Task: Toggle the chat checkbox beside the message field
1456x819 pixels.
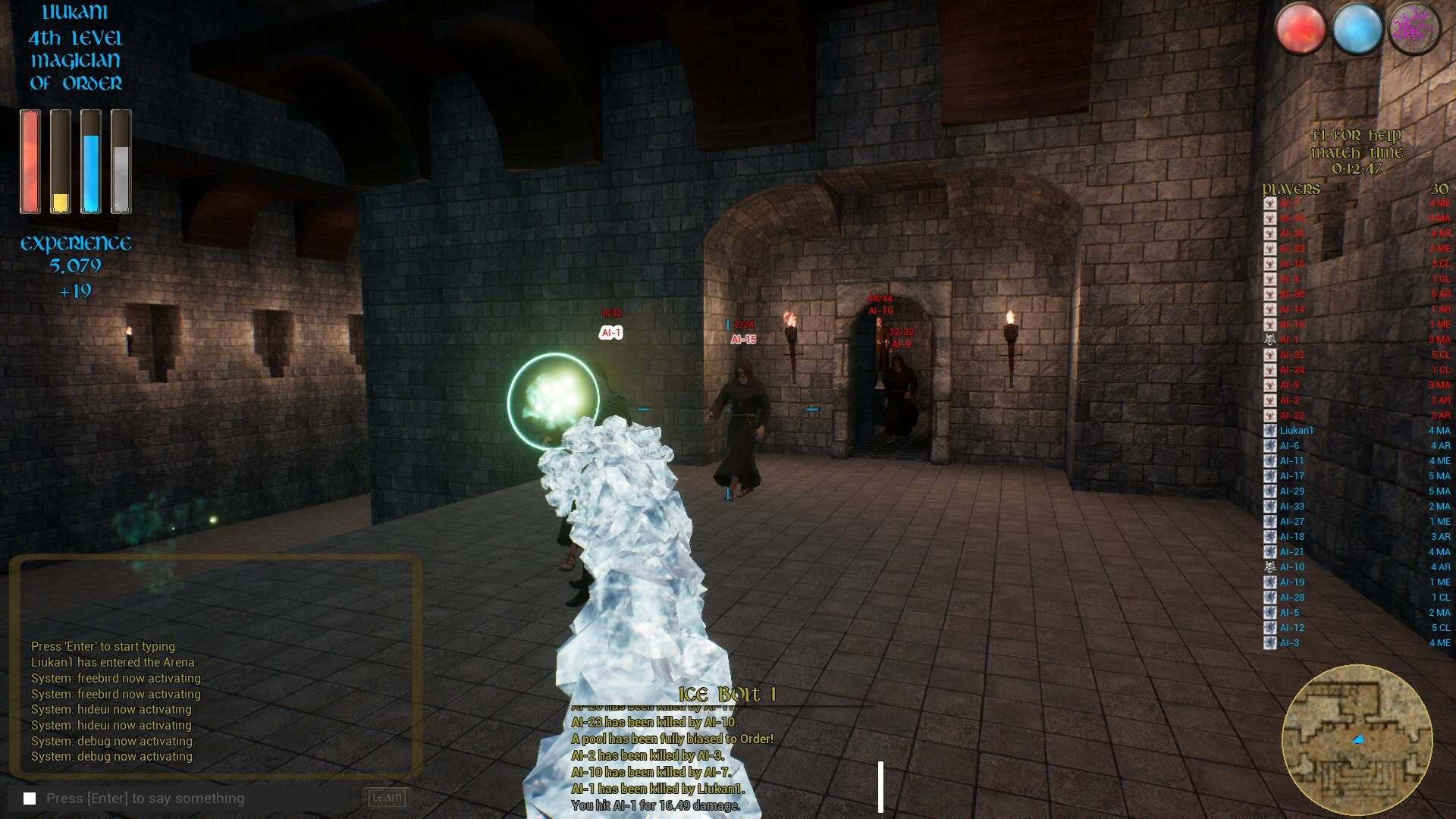Action: coord(28,798)
